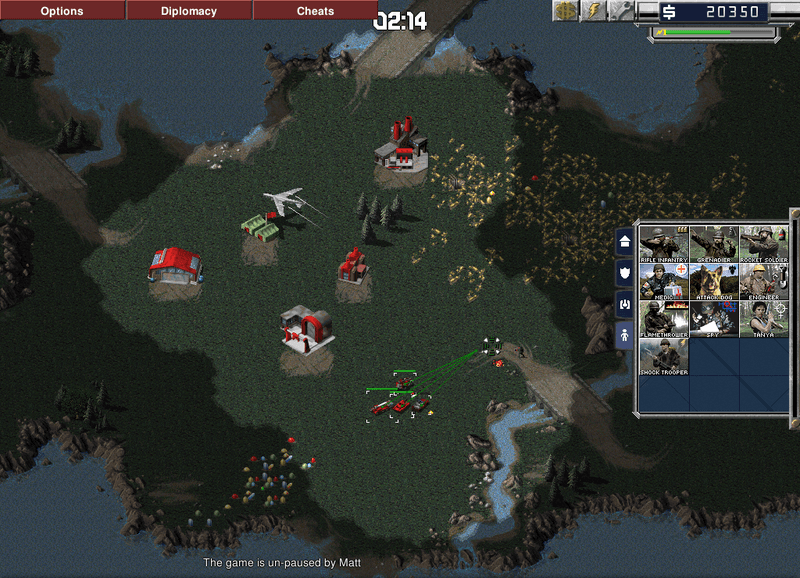Screen dimensions: 800x578
Task: Open the Cheats menu
Action: (316, 11)
